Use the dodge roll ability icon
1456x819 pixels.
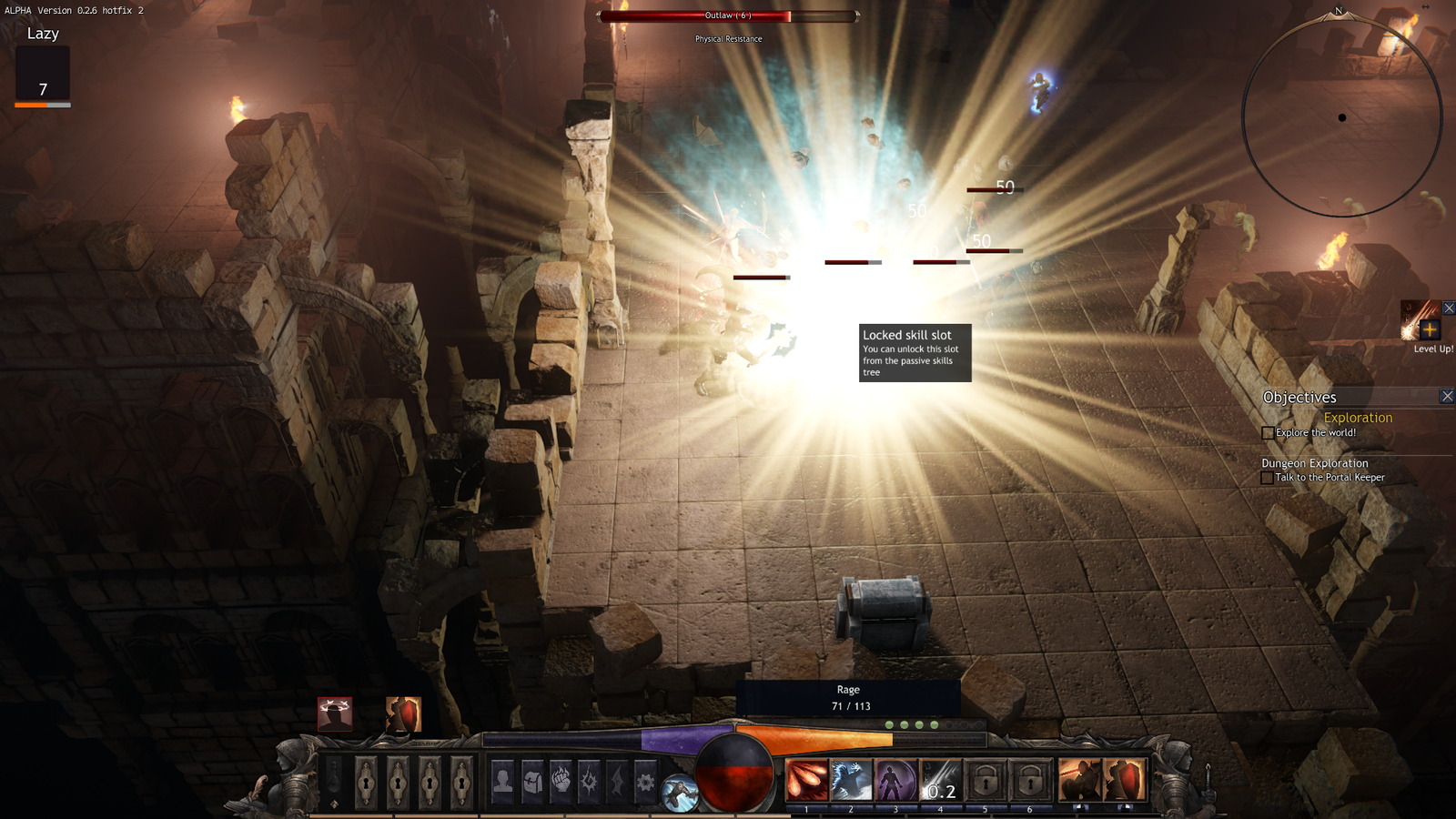[x=679, y=794]
